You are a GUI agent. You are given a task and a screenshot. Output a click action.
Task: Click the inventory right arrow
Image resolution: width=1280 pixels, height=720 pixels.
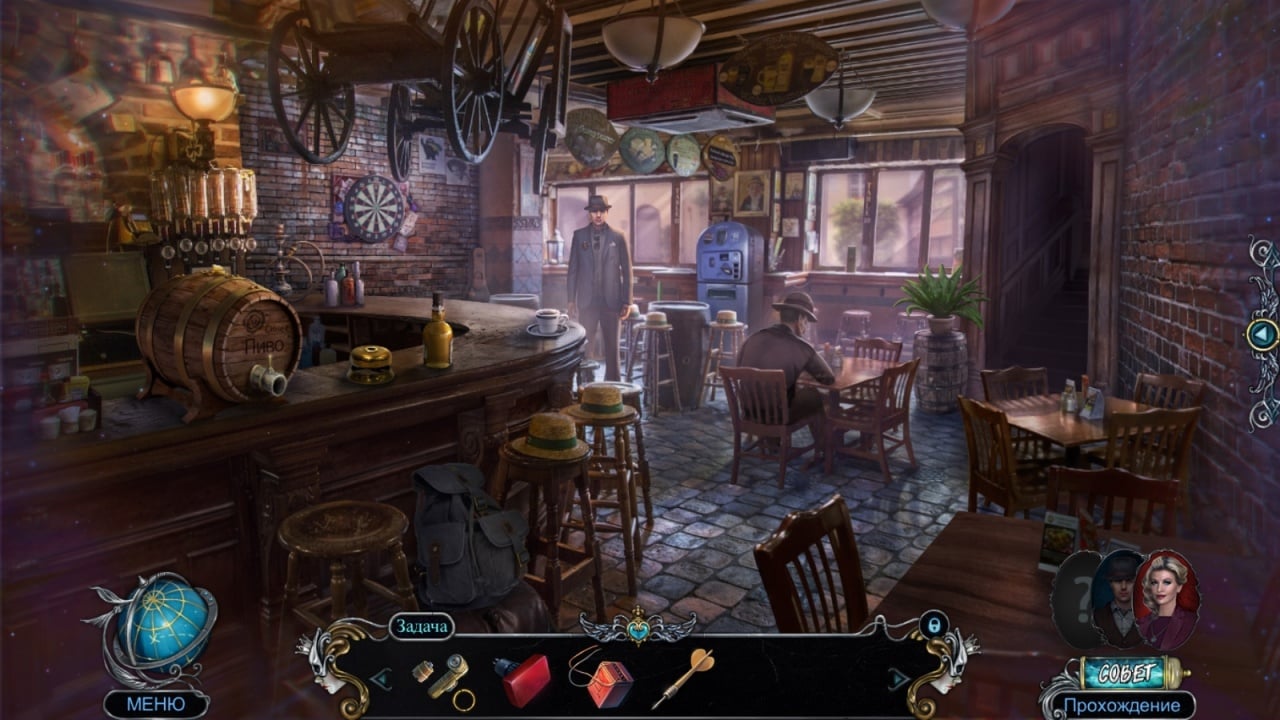click(898, 679)
